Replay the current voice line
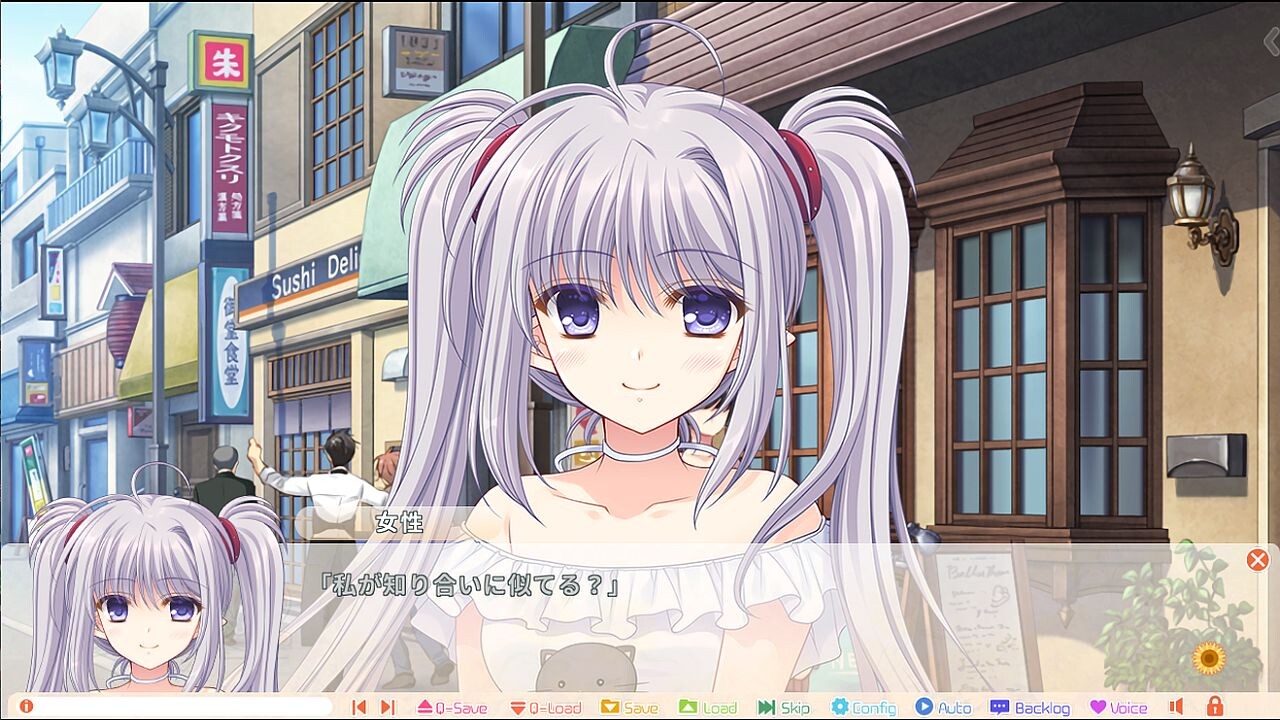Viewport: 1280px width, 720px height. (1097, 707)
